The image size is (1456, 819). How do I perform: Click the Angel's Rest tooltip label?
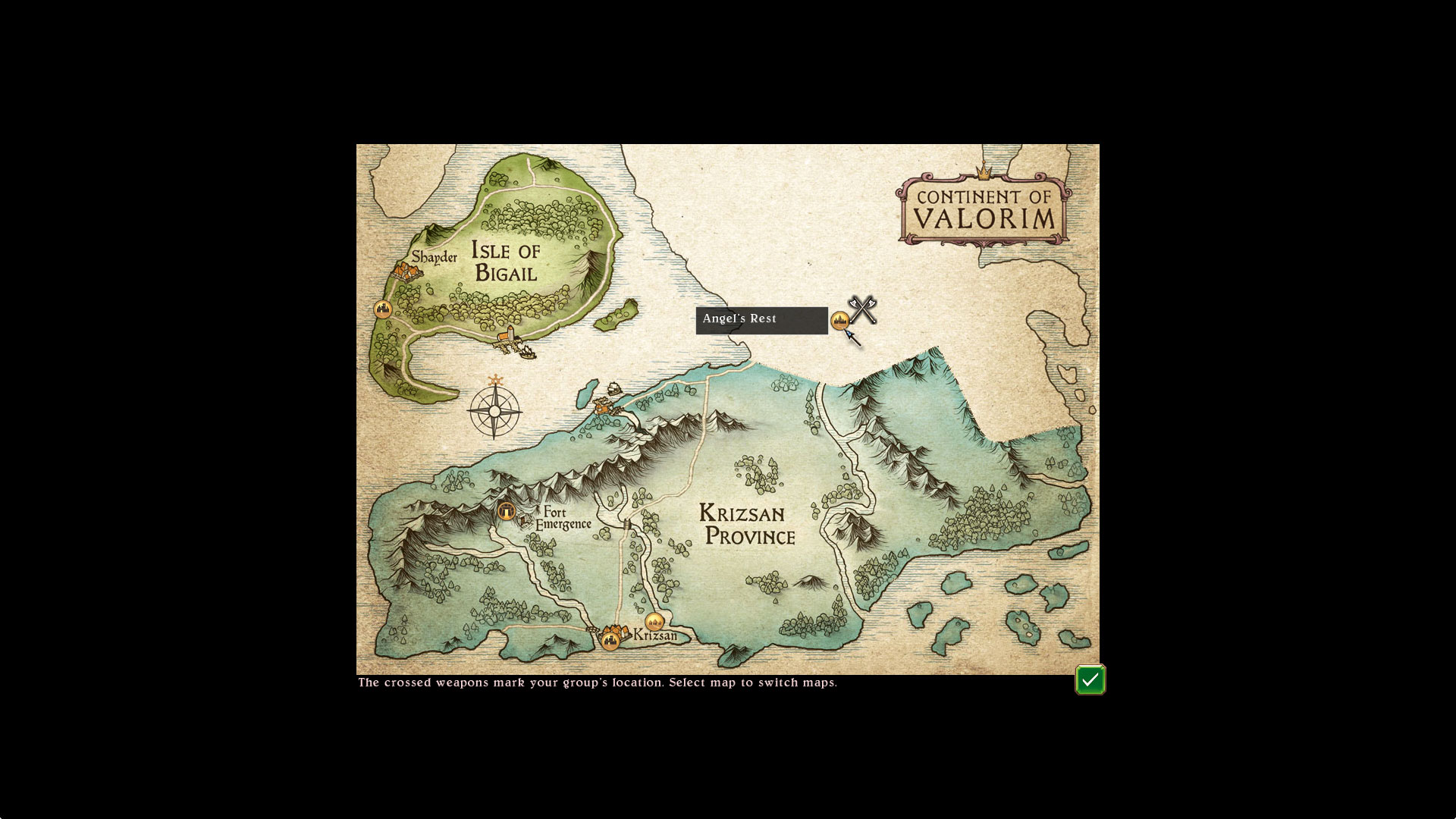(x=761, y=319)
